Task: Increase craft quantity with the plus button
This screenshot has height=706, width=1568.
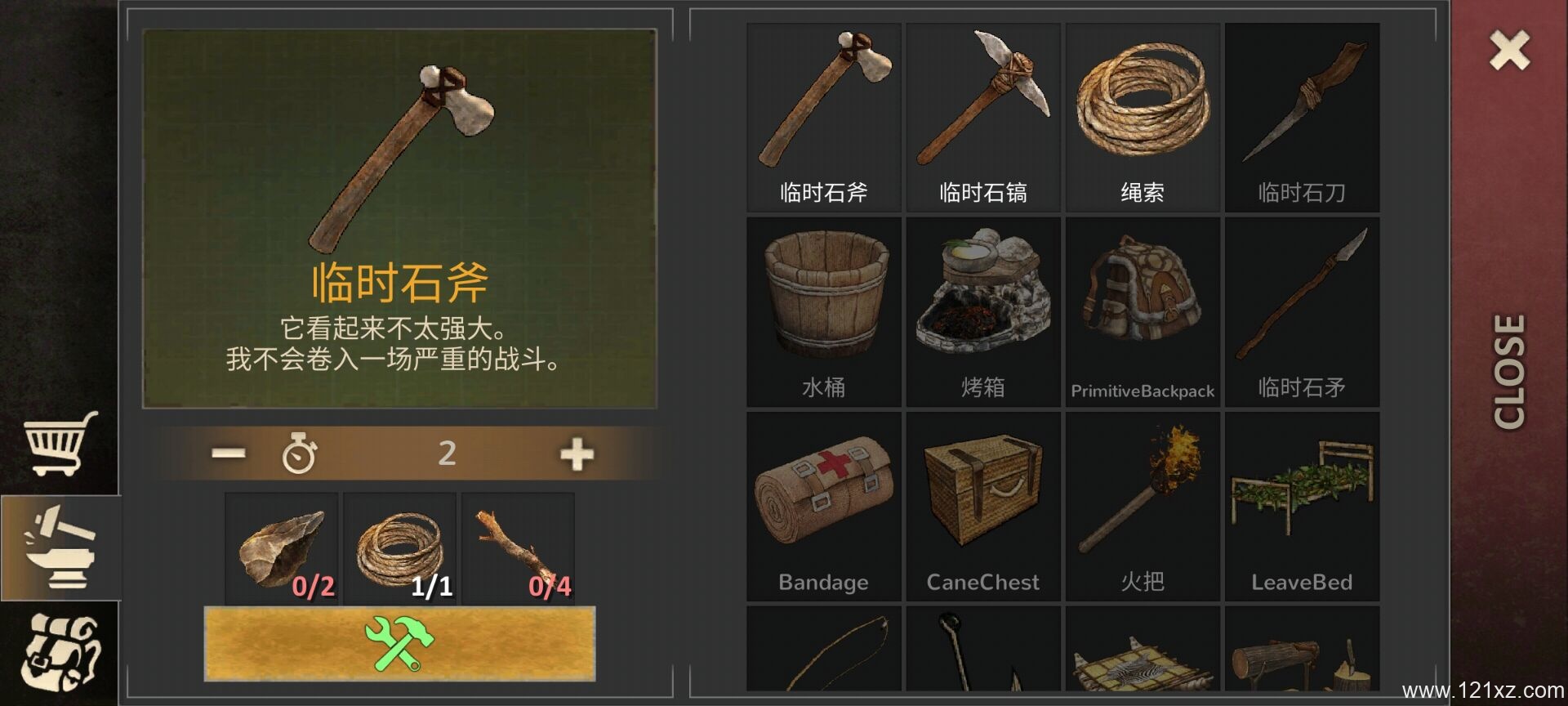Action: (577, 454)
